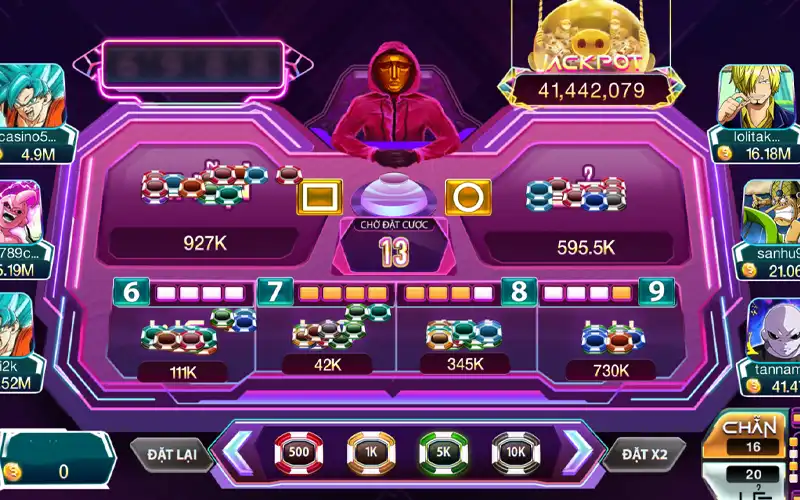Pick the green 5K chip
800x500 pixels.
pos(443,452)
